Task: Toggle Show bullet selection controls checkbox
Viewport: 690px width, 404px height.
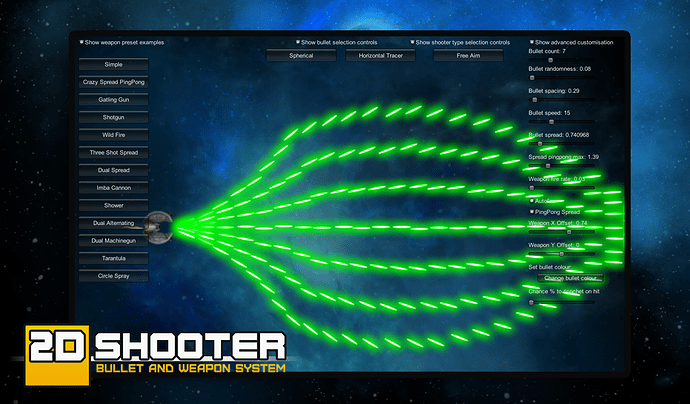Action: (299, 43)
